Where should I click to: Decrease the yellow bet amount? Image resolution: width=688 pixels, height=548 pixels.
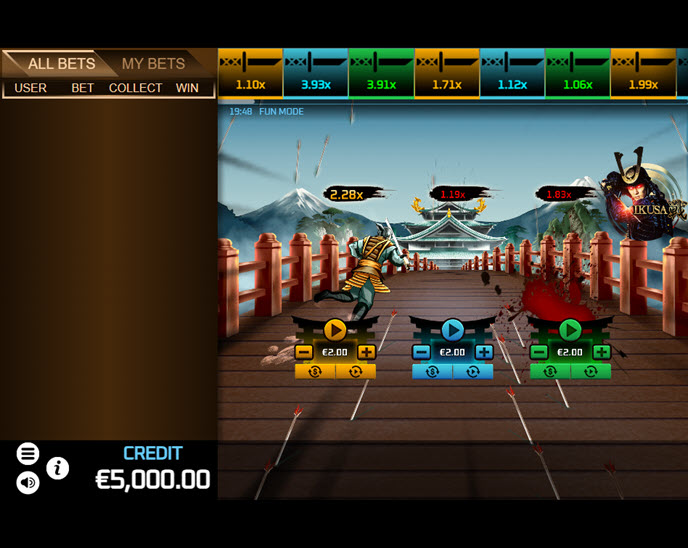pyautogui.click(x=304, y=352)
